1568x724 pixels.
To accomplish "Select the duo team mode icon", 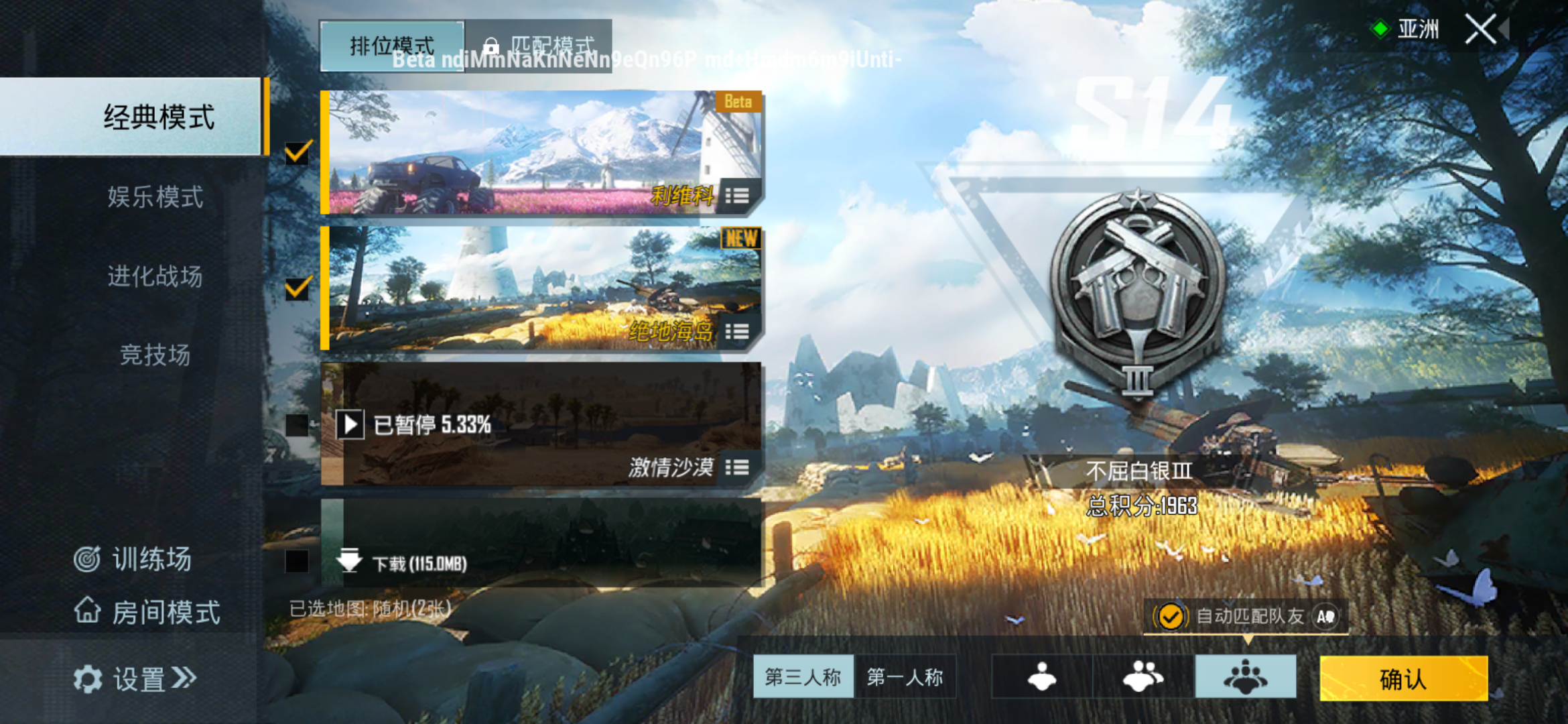I will [x=1141, y=677].
